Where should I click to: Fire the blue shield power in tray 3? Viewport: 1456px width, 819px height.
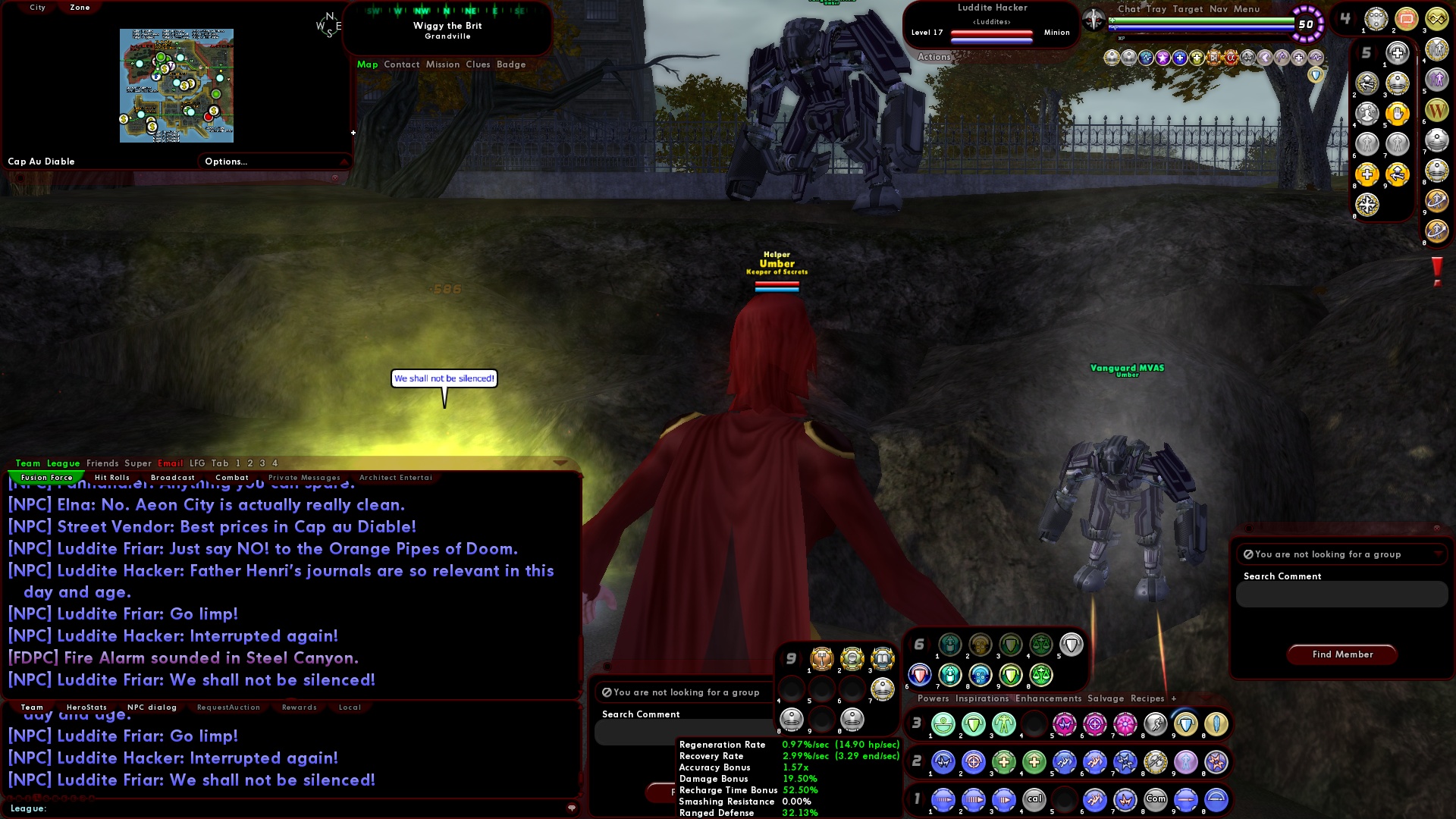[x=1186, y=723]
